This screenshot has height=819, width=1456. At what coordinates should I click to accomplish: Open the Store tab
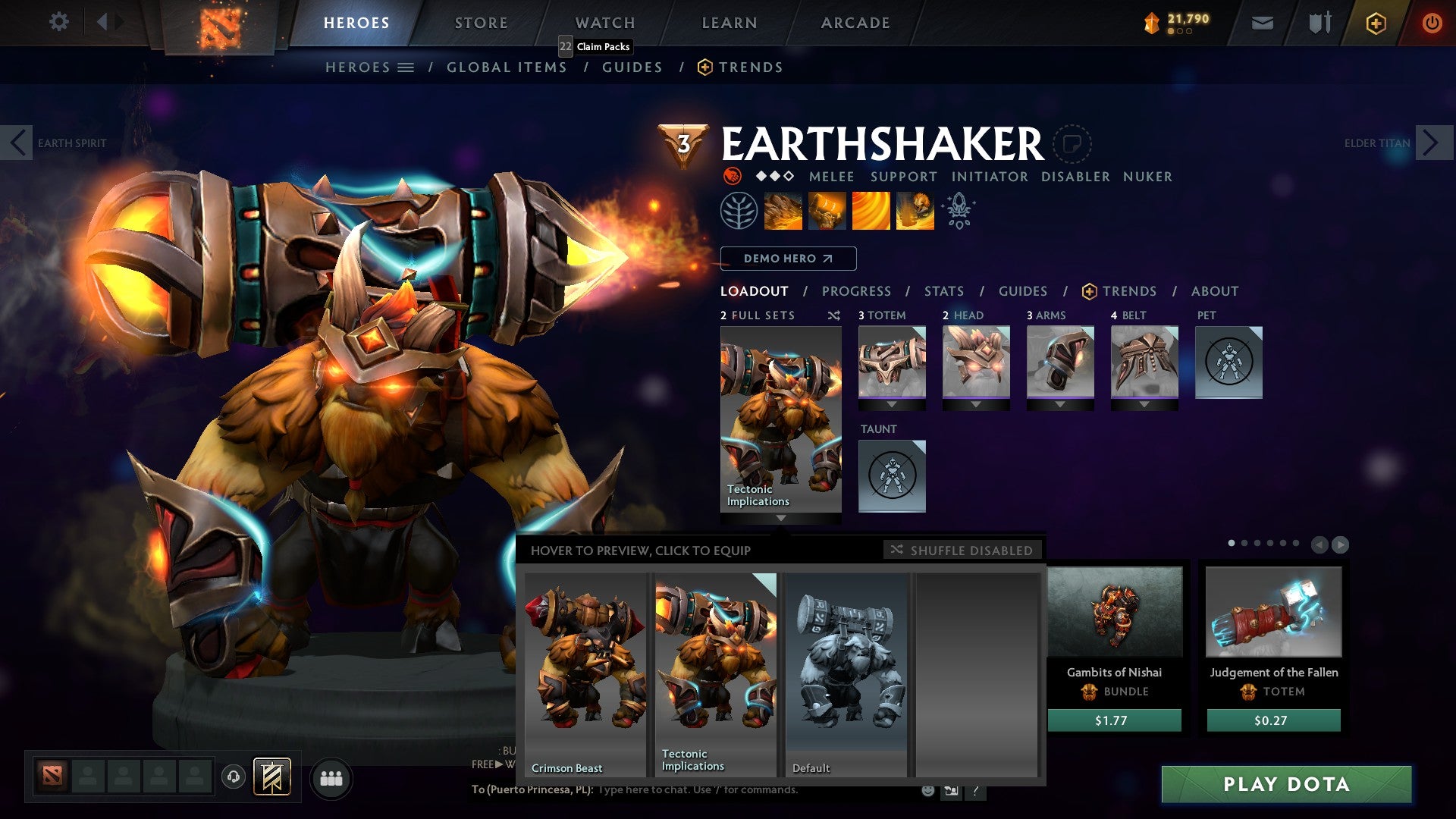click(x=482, y=23)
